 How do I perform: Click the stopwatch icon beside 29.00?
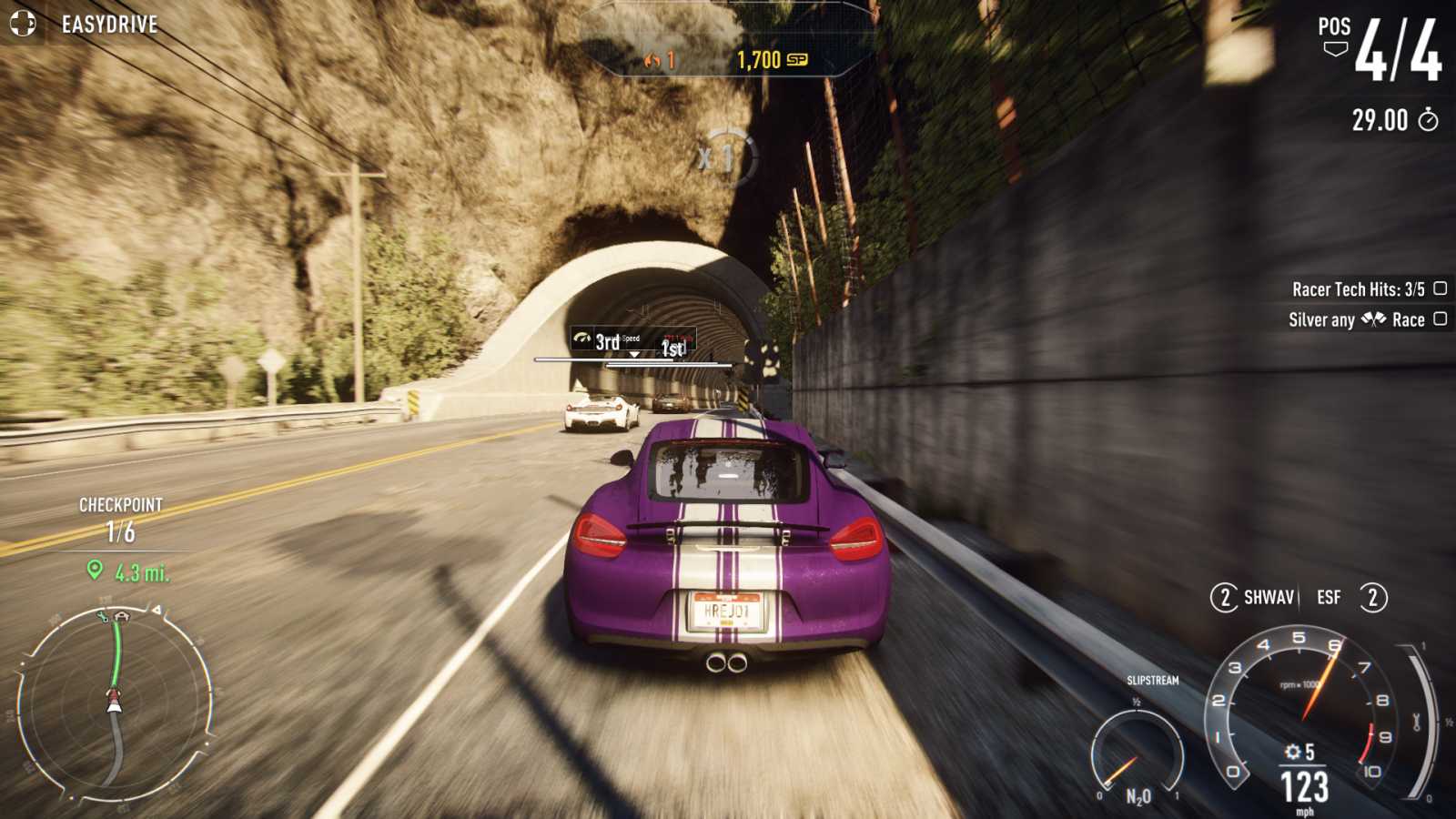1429,121
